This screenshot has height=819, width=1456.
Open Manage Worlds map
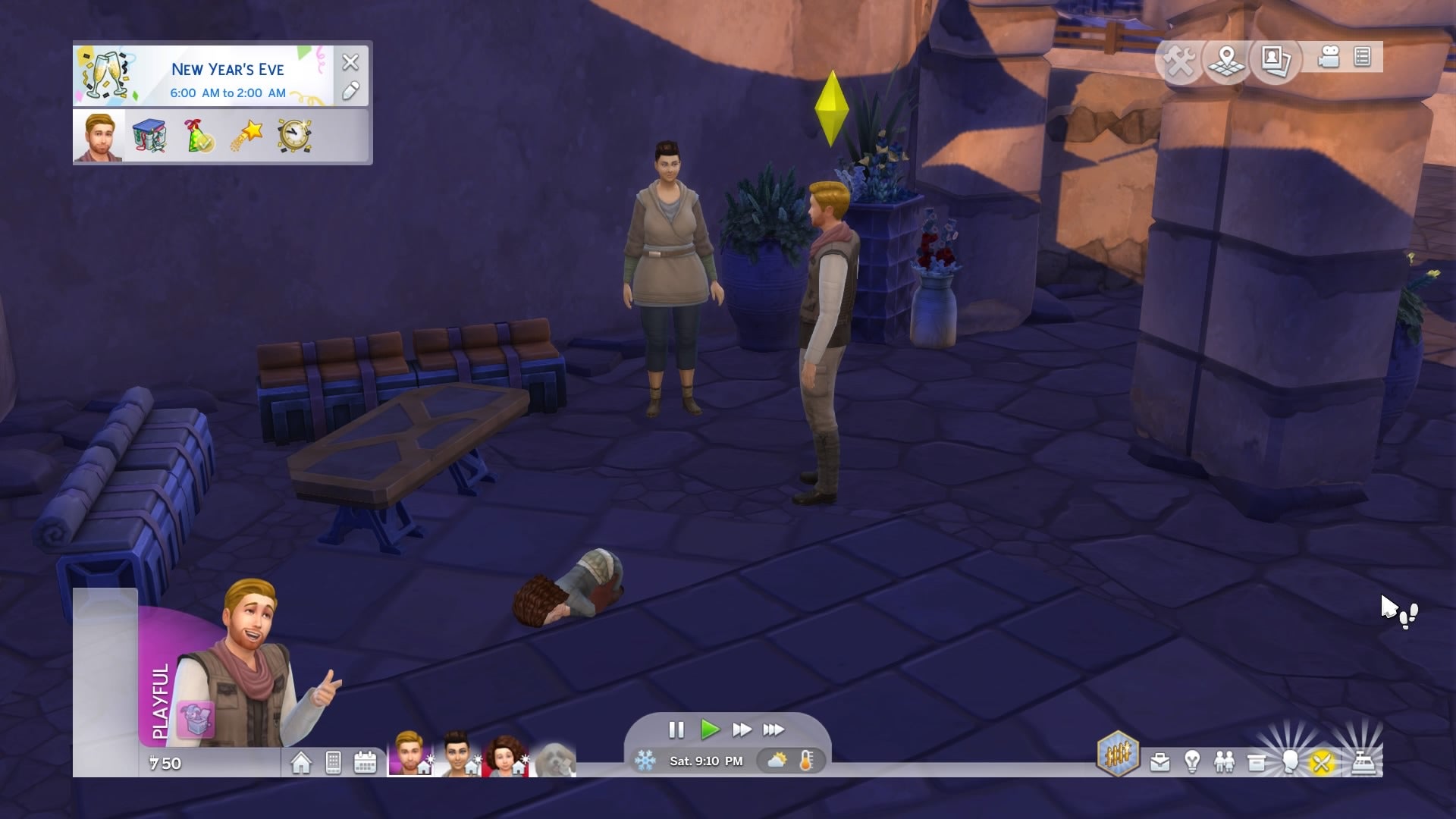(x=1227, y=60)
